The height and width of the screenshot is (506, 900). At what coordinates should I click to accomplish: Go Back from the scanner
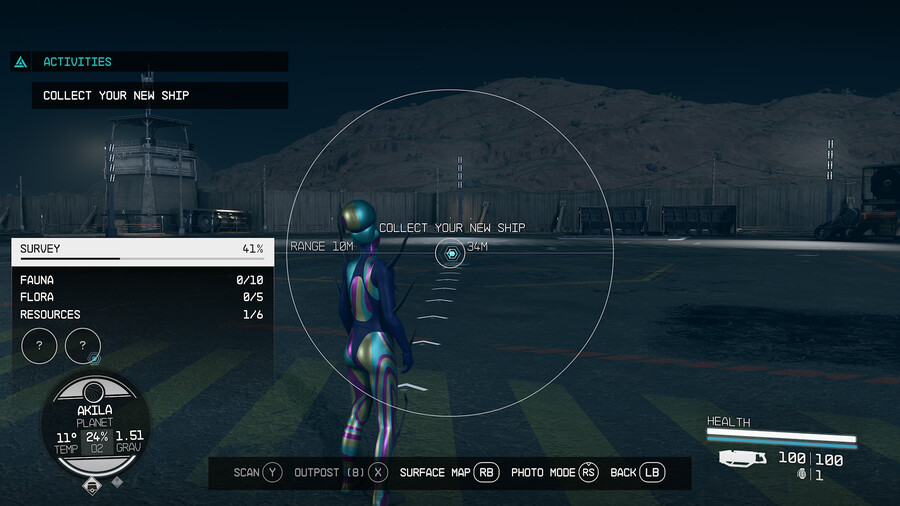637,472
